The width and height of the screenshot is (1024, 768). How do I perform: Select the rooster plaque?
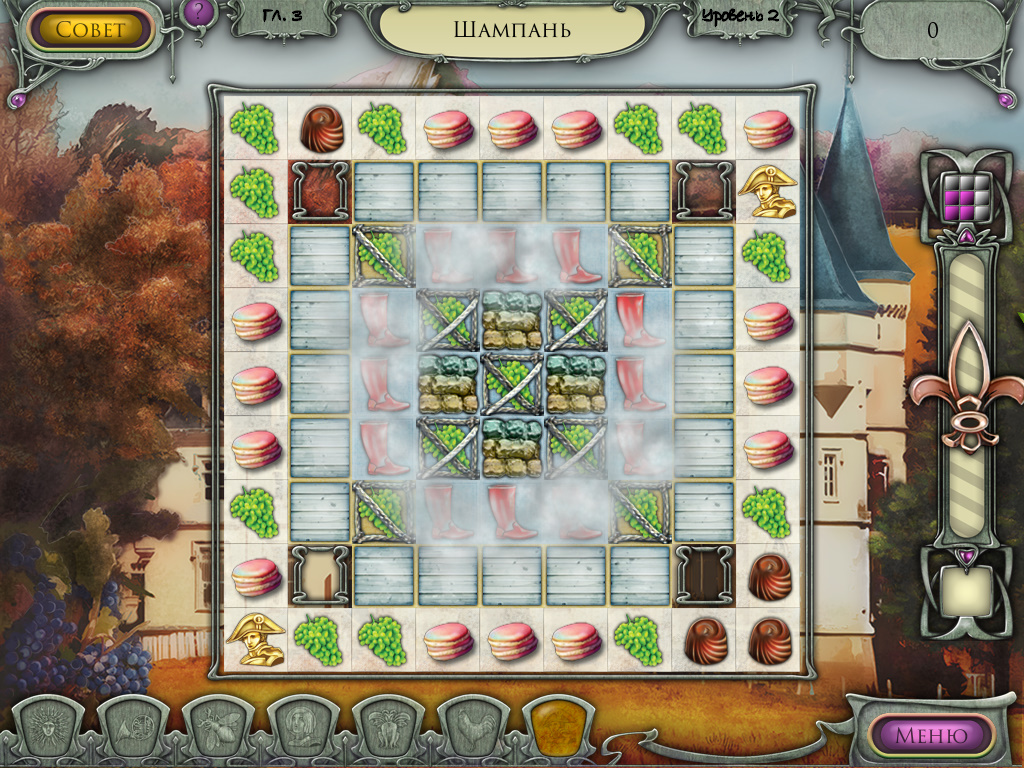pyautogui.click(x=471, y=727)
